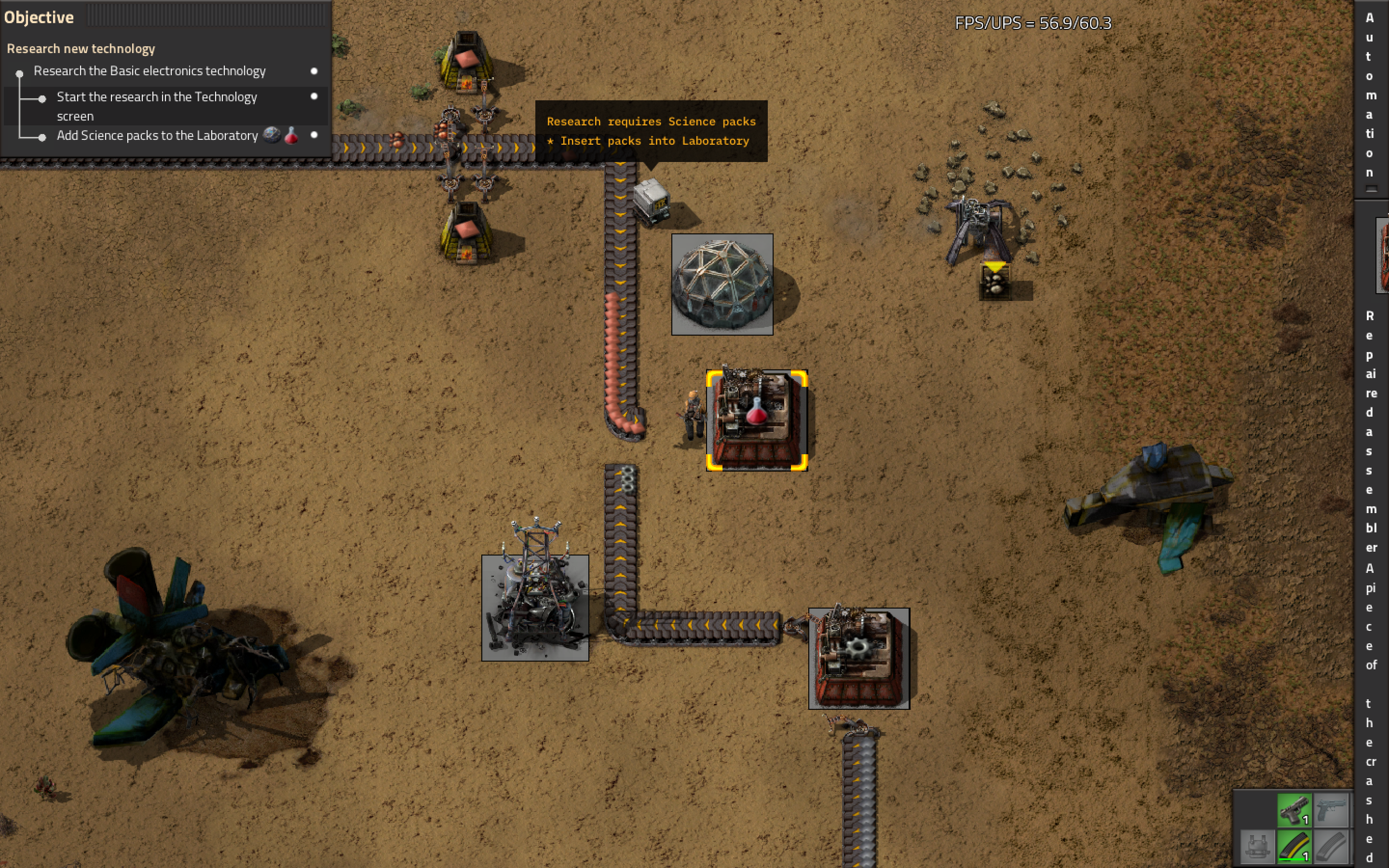Click the greyed-out second pistol slot

click(1331, 811)
